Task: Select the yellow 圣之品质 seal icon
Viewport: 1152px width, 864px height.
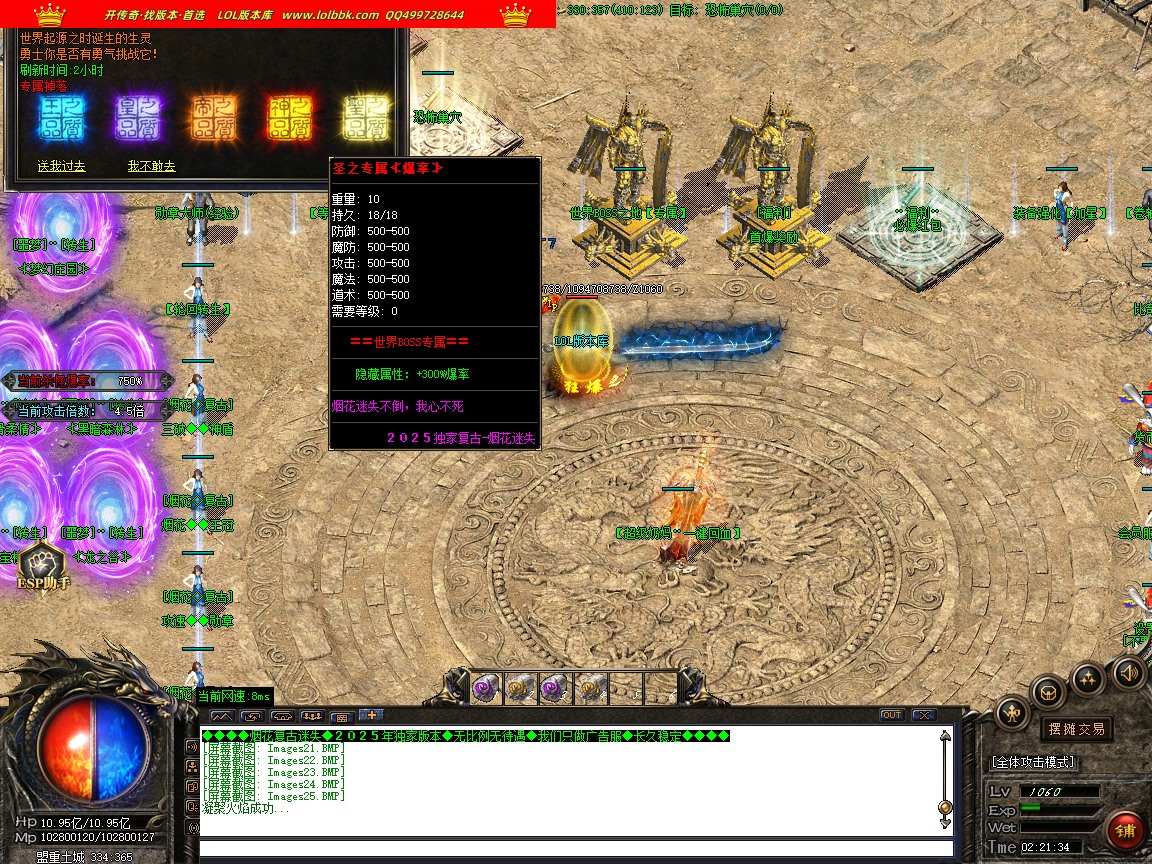Action: click(x=365, y=118)
